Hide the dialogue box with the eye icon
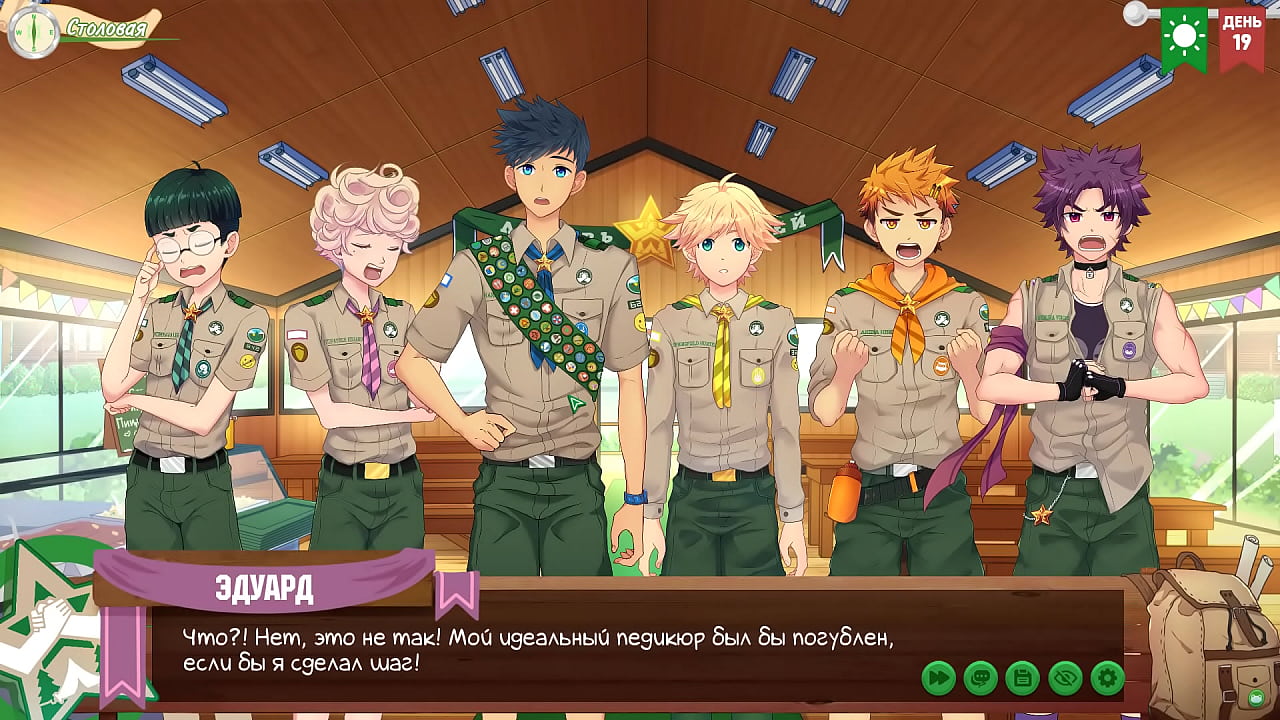 (1065, 678)
